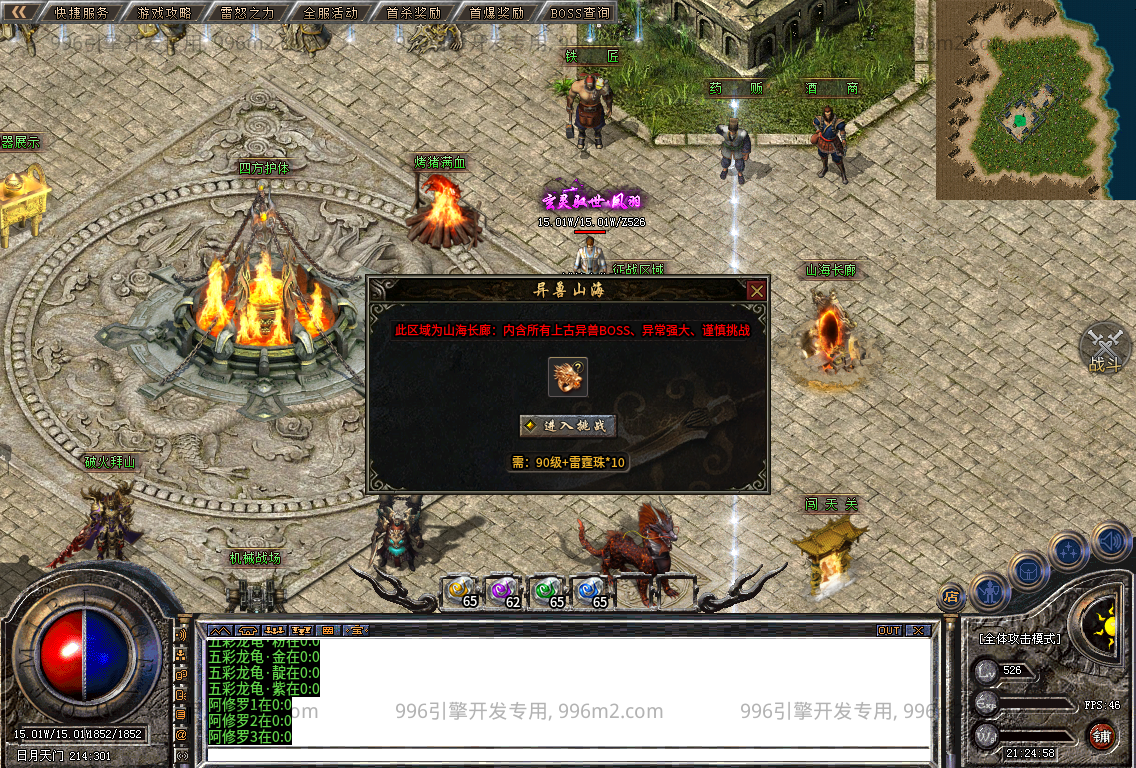Collapse the top menu with double-arrow button
This screenshot has height=768, width=1136.
(x=19, y=12)
